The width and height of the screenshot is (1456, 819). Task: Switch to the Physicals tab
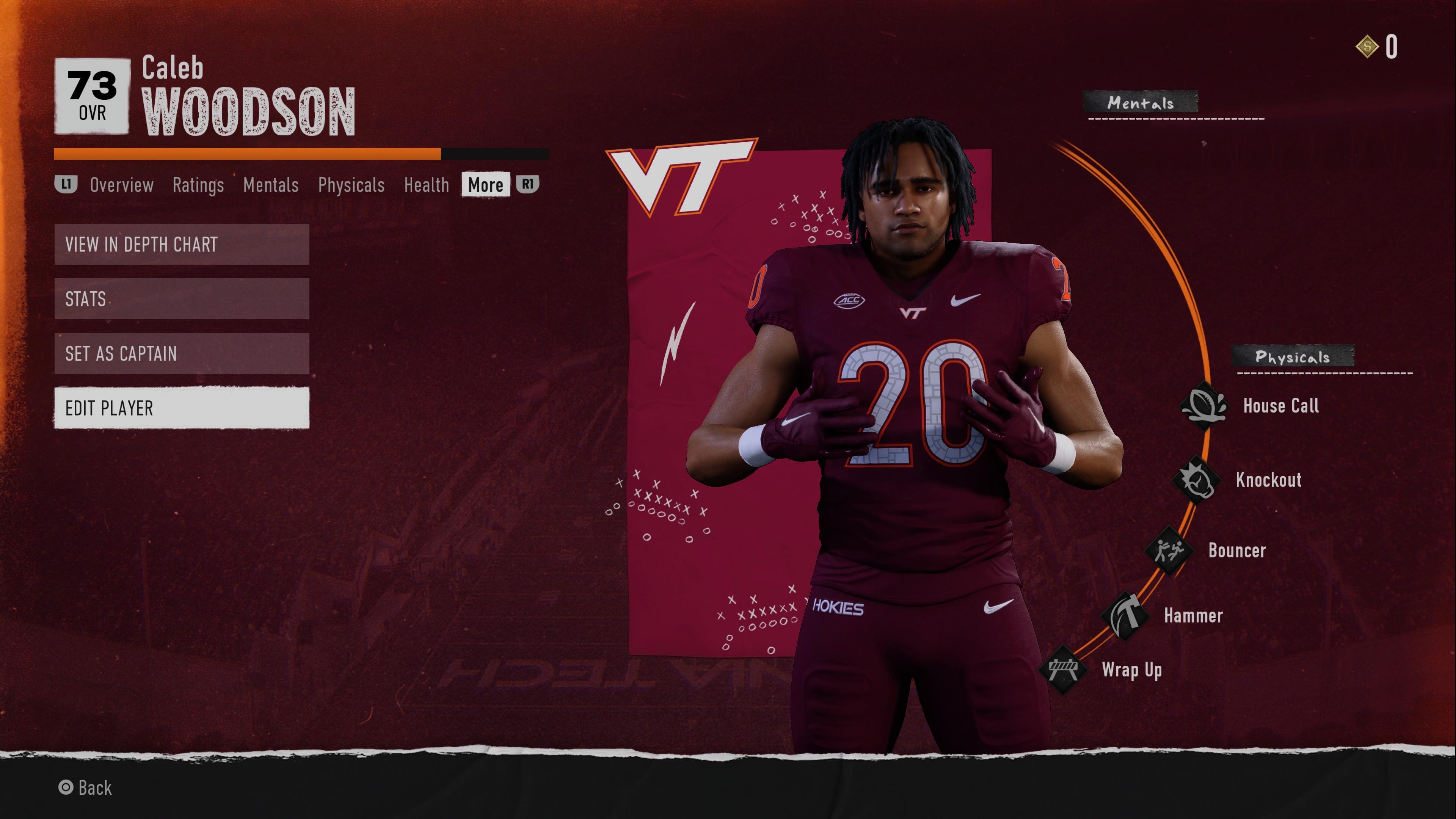point(351,185)
